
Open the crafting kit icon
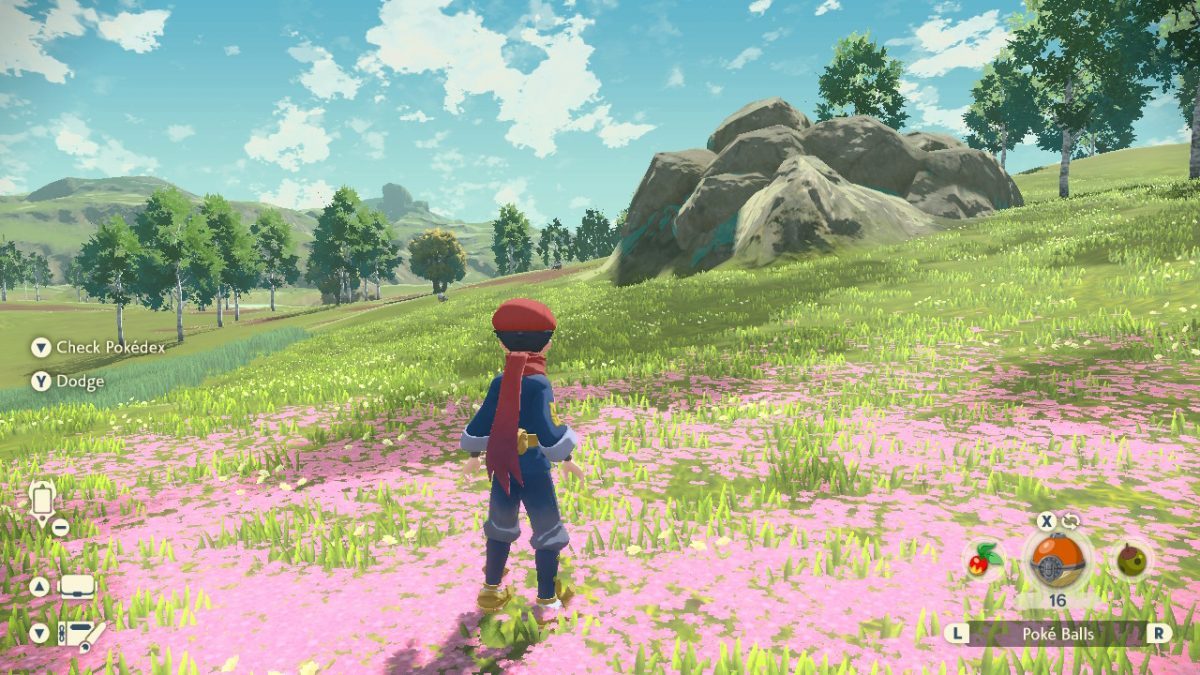(81, 634)
